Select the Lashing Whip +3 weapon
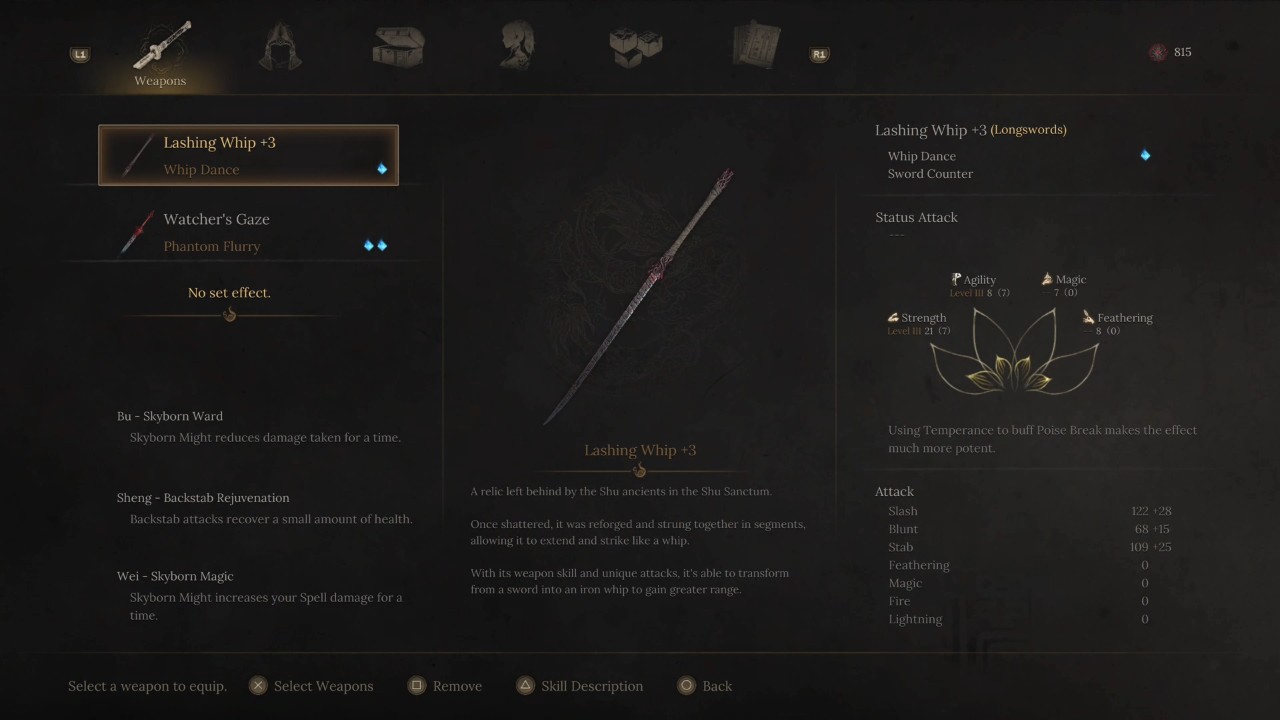This screenshot has height=720, width=1280. coord(248,155)
